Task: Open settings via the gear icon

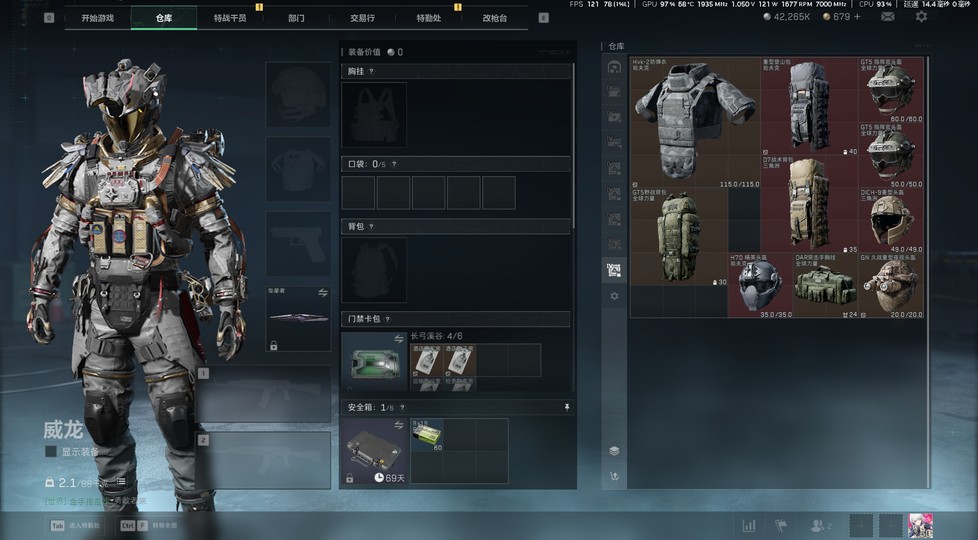Action: (921, 17)
